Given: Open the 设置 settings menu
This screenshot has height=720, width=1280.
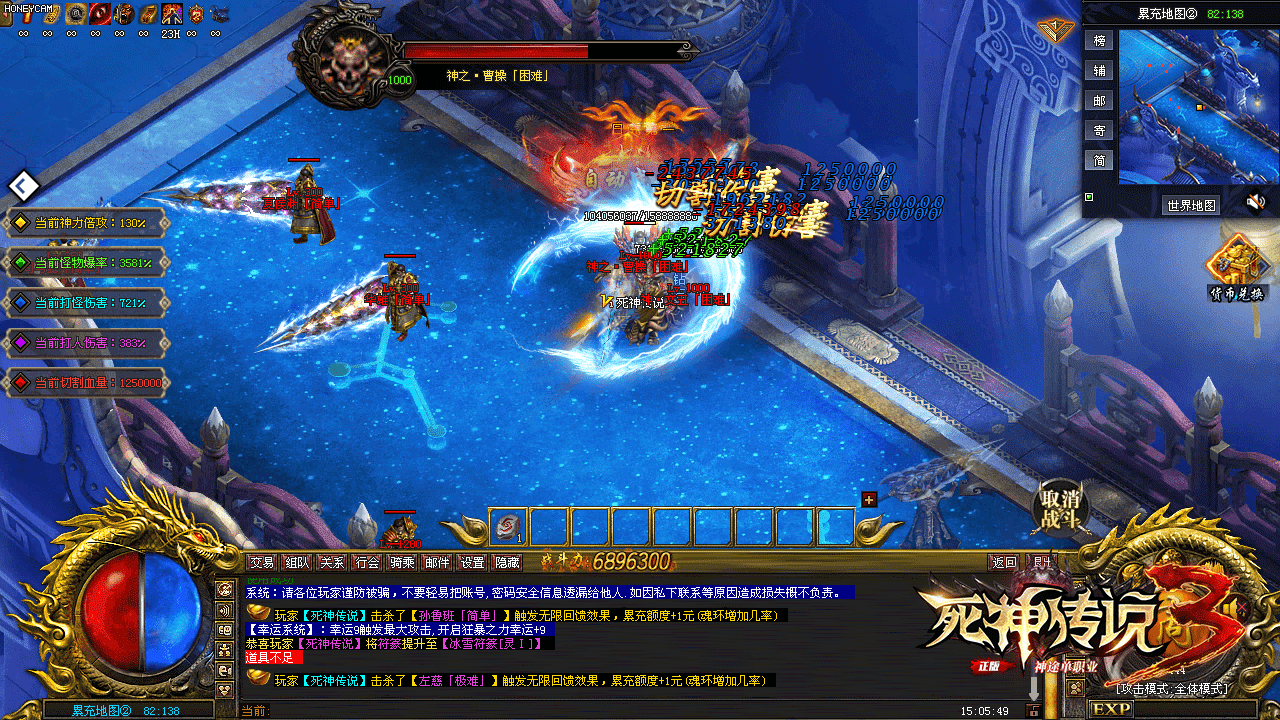Looking at the screenshot, I should [x=472, y=563].
